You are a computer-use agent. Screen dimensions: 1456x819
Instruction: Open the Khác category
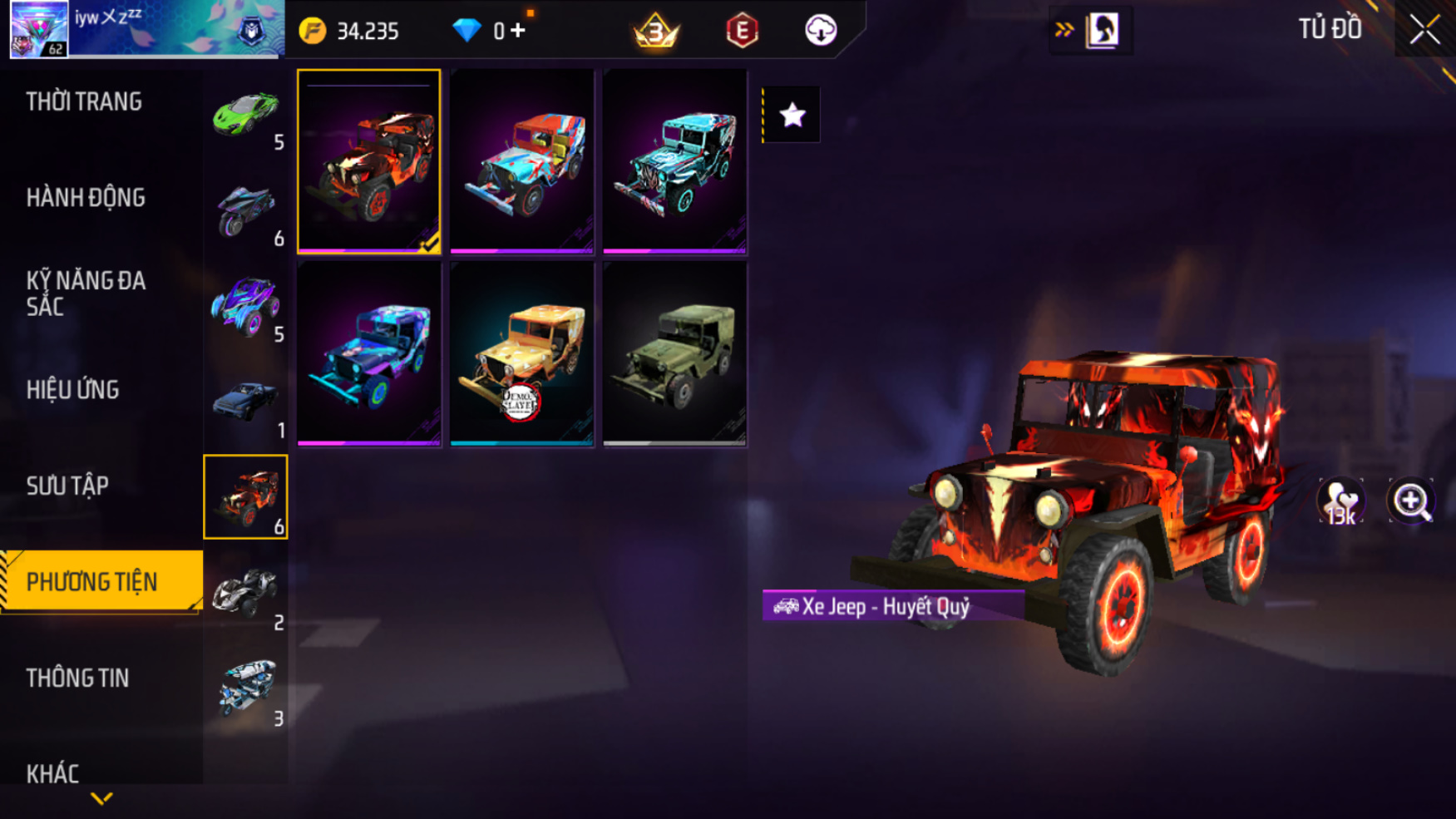(52, 773)
